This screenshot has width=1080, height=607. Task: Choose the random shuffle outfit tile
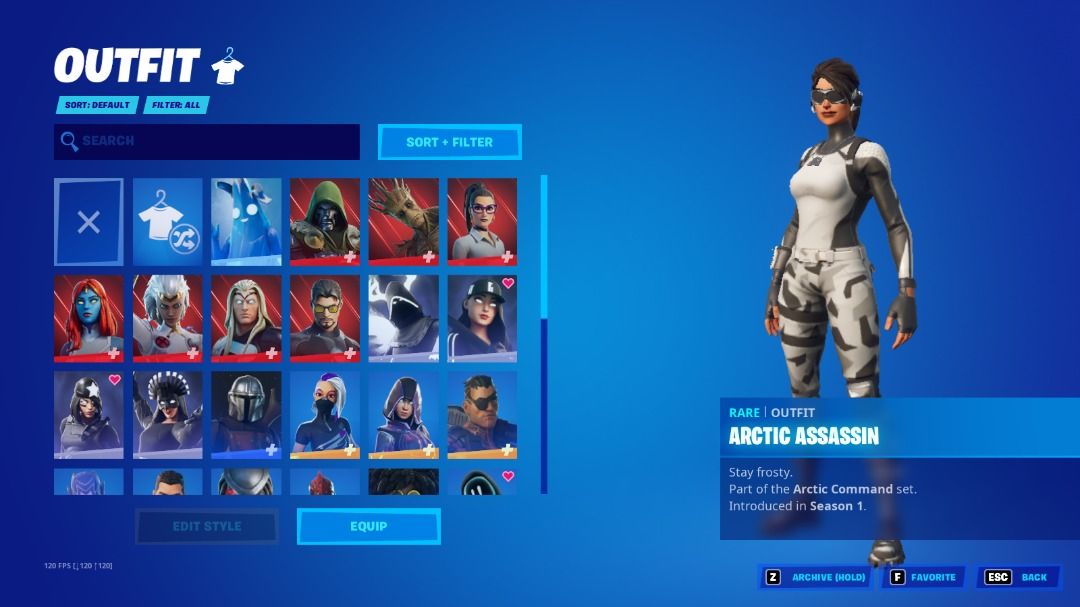tap(167, 222)
